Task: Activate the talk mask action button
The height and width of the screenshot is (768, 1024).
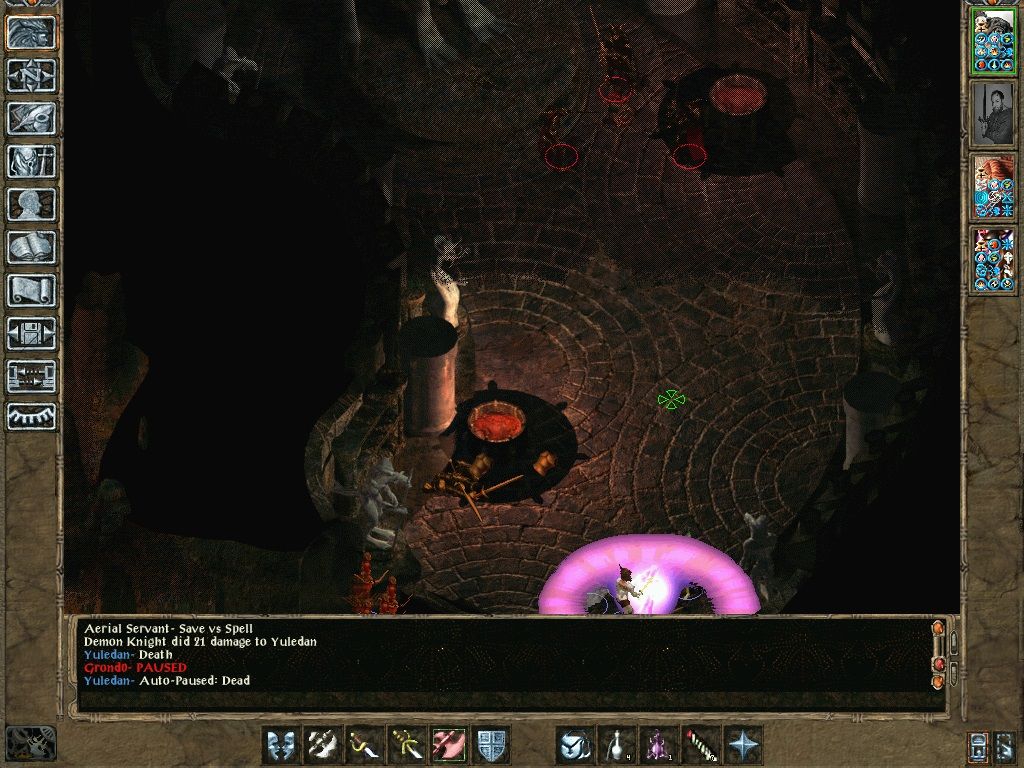Action: [x=281, y=745]
